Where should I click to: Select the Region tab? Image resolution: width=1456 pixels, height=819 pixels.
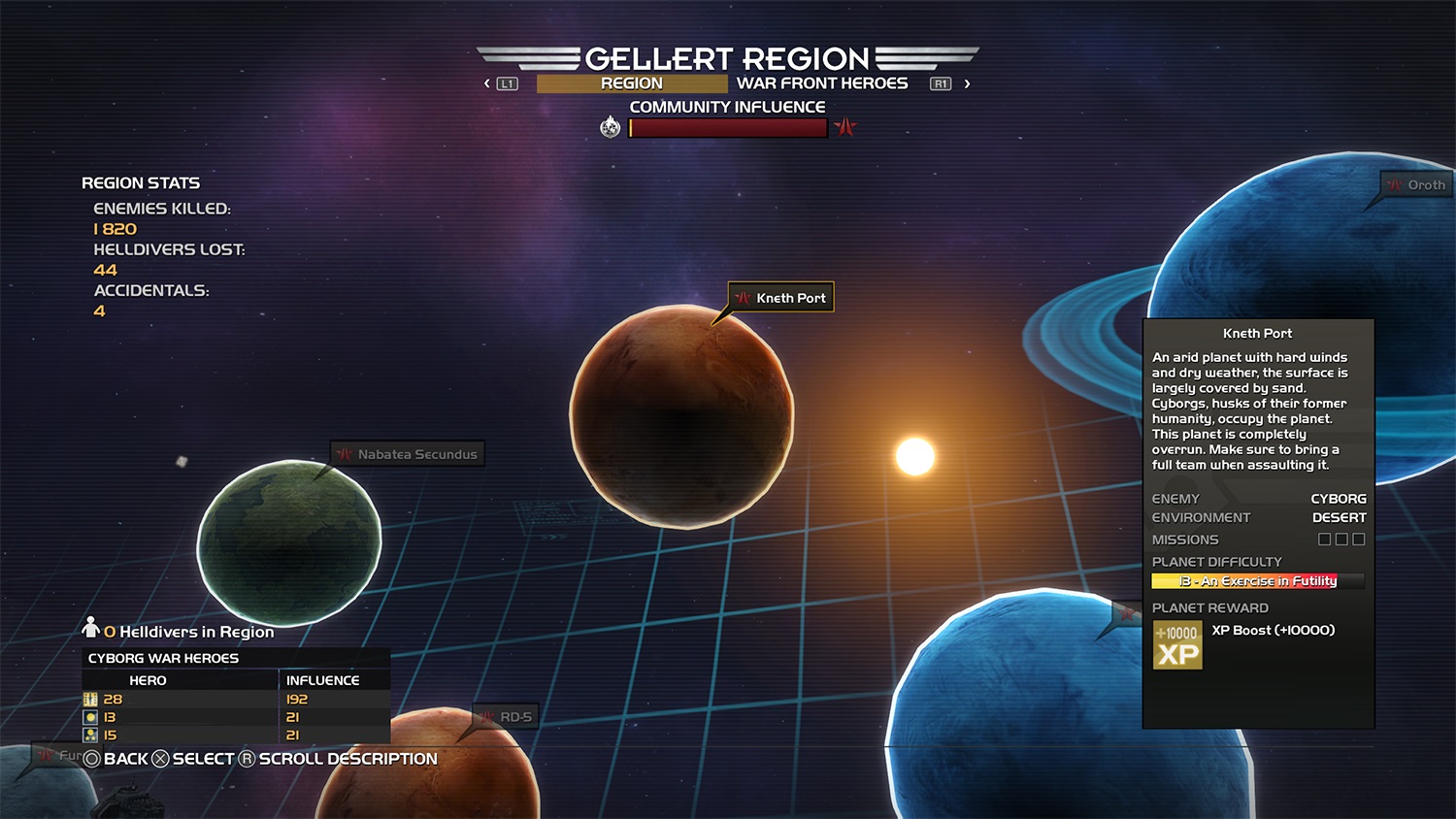(631, 83)
